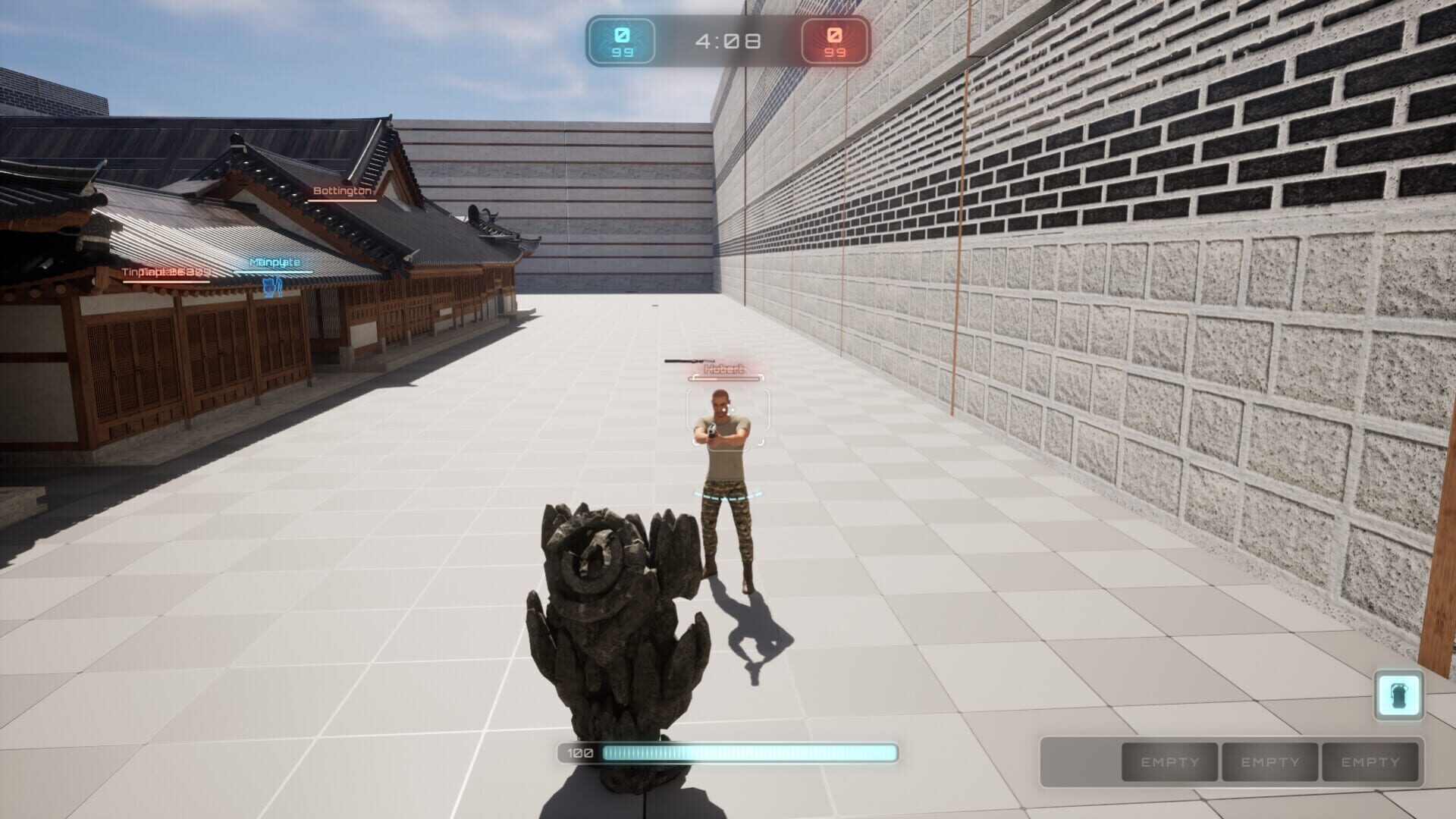
Task: Click the target lock frame around Hubert
Action: (727, 416)
